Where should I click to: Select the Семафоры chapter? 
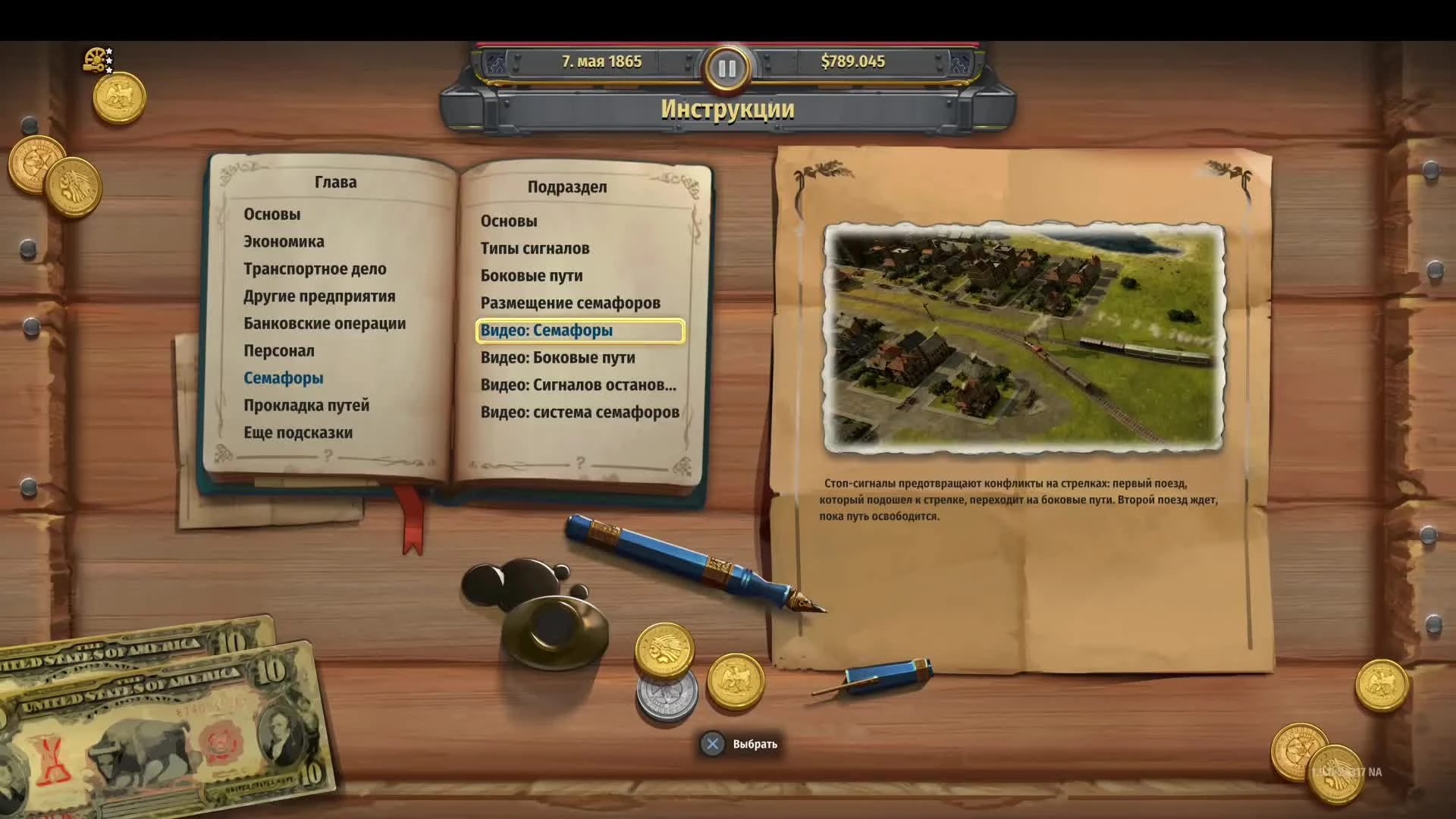pos(284,377)
